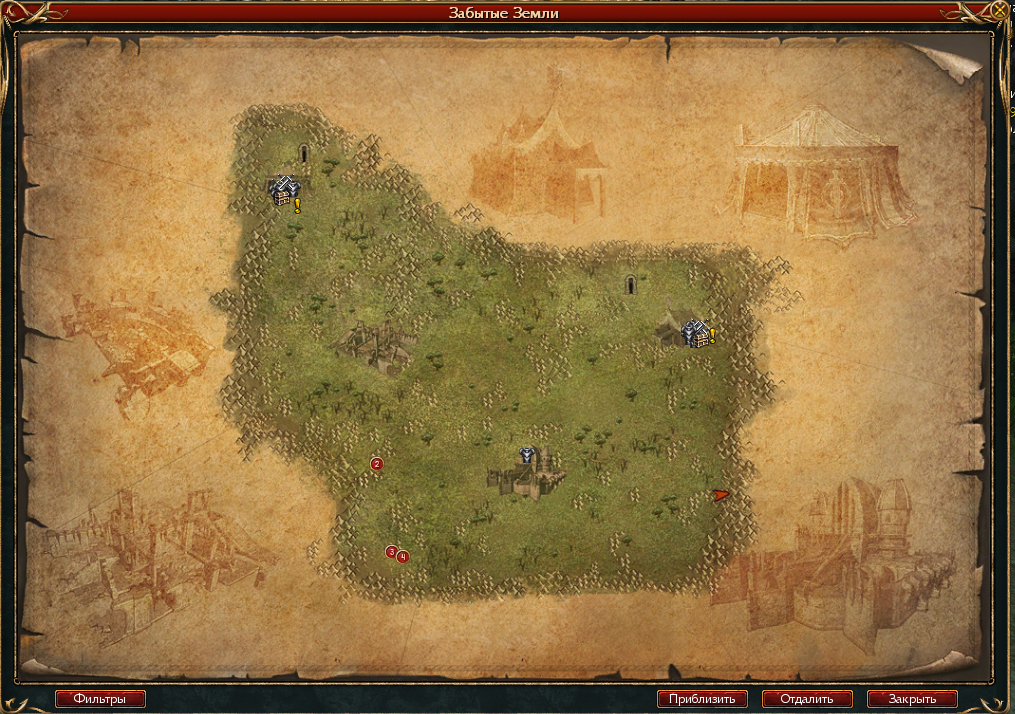The width and height of the screenshot is (1015, 714).
Task: Open the Фильтры map filters
Action: [100, 699]
